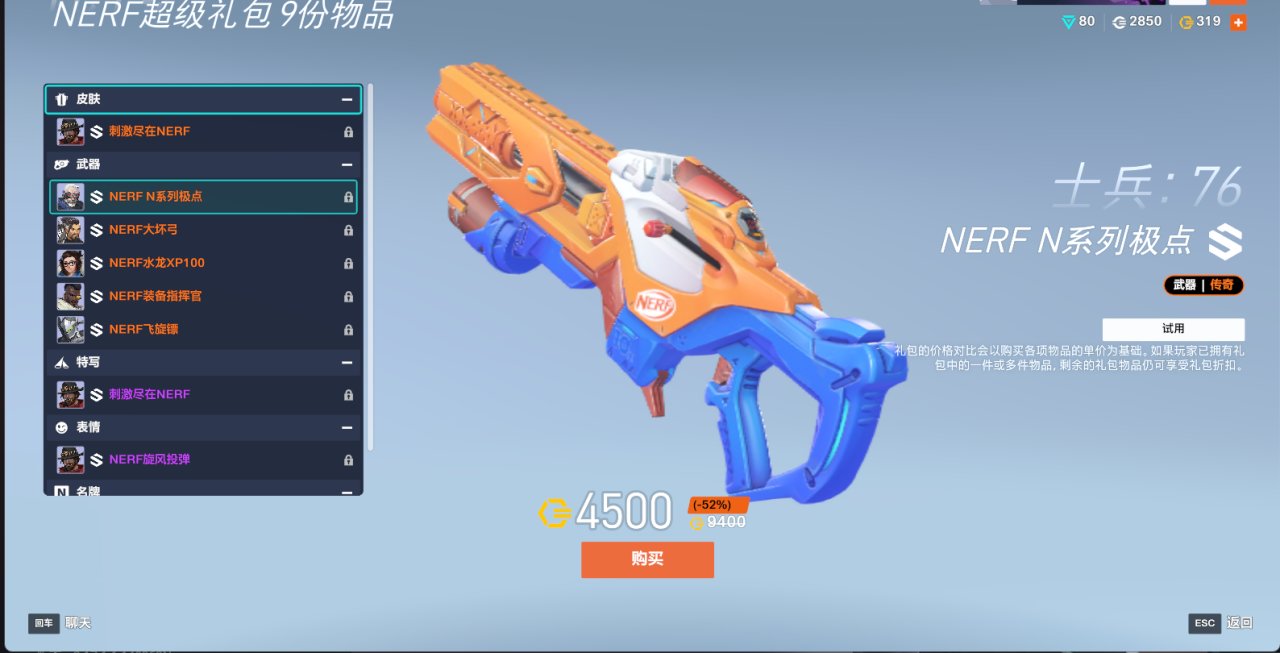Click the orange 购买 button
This screenshot has height=653, width=1280.
(x=647, y=559)
